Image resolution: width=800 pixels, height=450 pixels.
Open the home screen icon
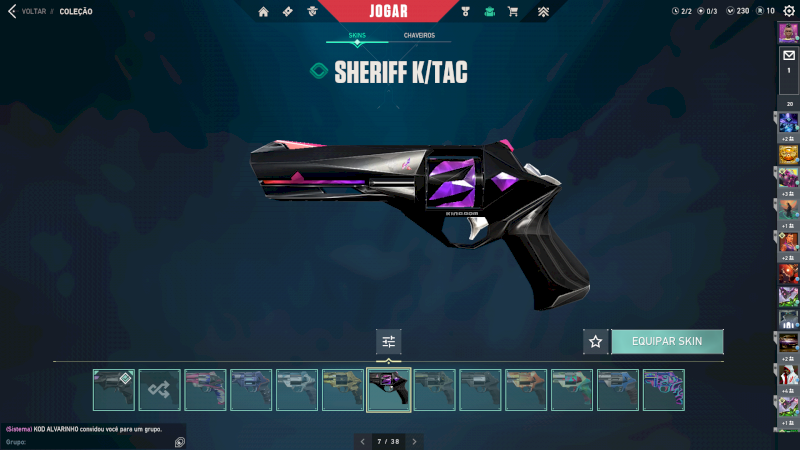pos(264,12)
